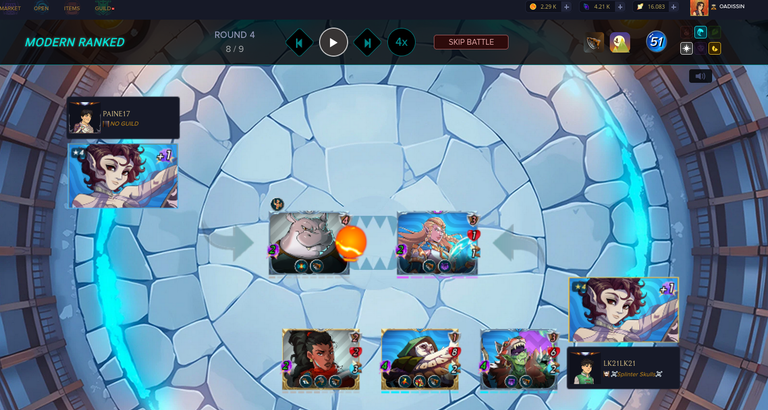
Task: View the crossbow ruleset icon
Action: pos(595,42)
